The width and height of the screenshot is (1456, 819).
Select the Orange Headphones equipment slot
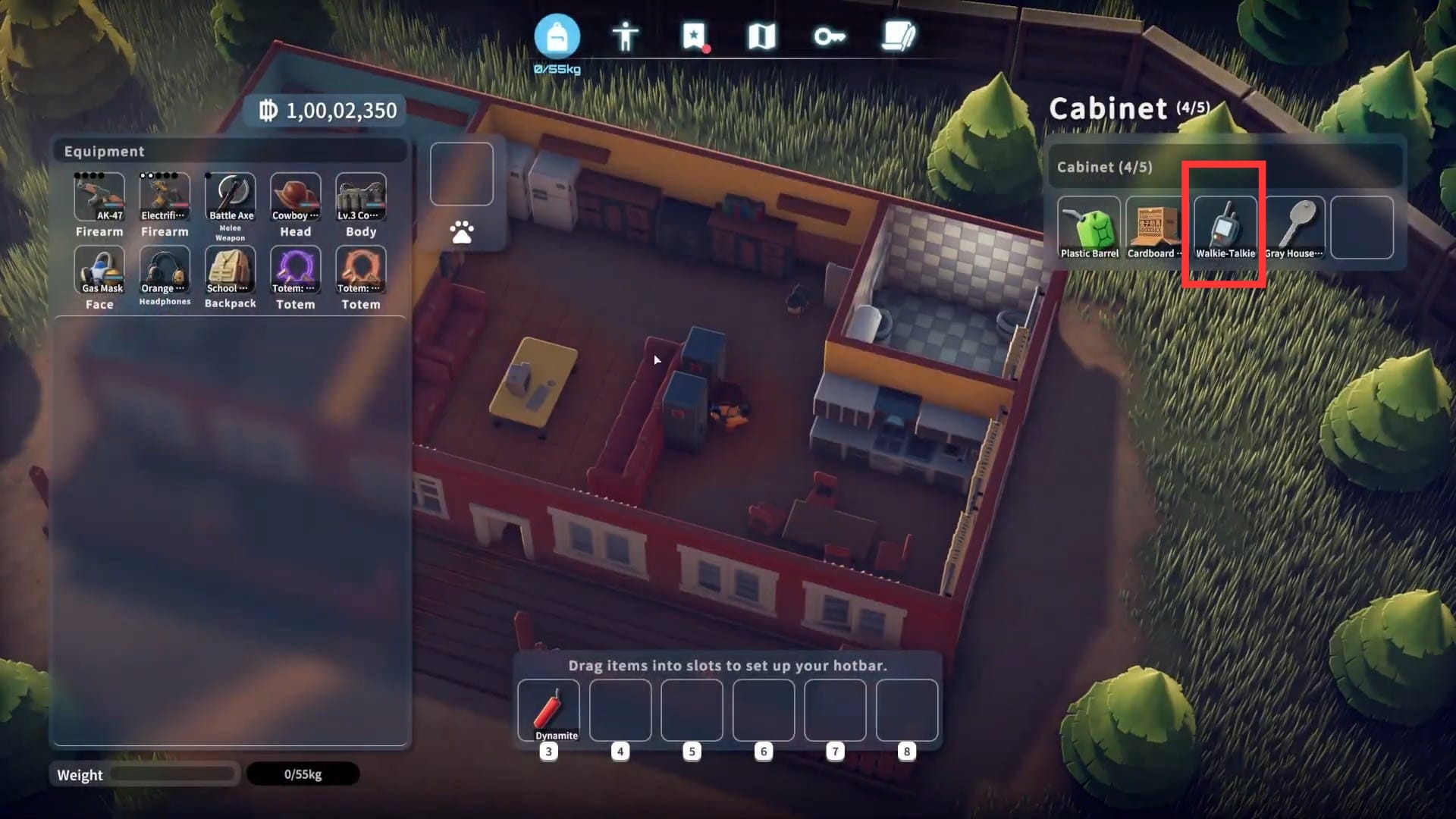165,271
